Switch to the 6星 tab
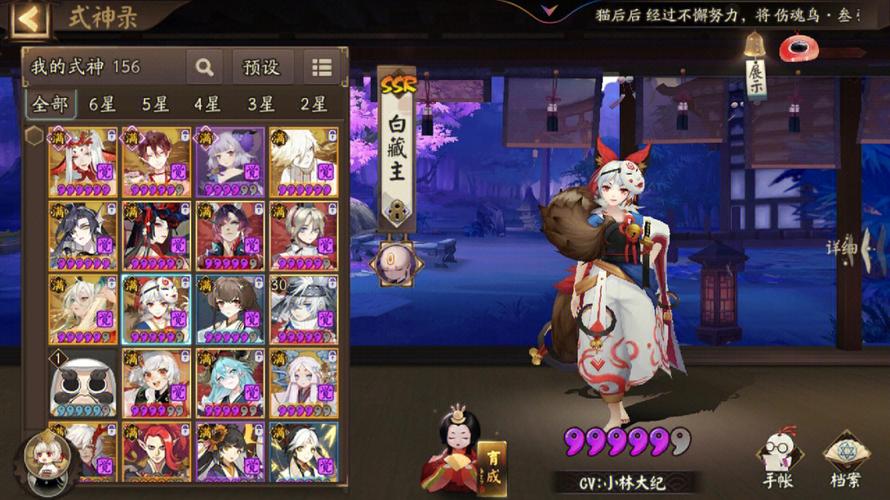 (102, 104)
